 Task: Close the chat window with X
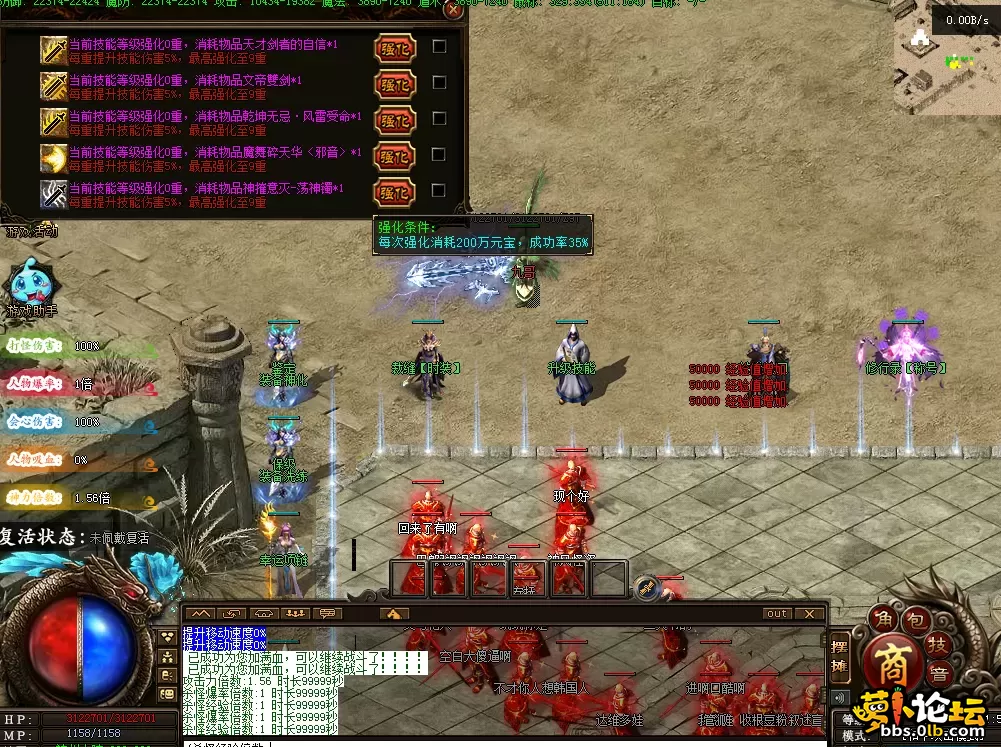[811, 613]
